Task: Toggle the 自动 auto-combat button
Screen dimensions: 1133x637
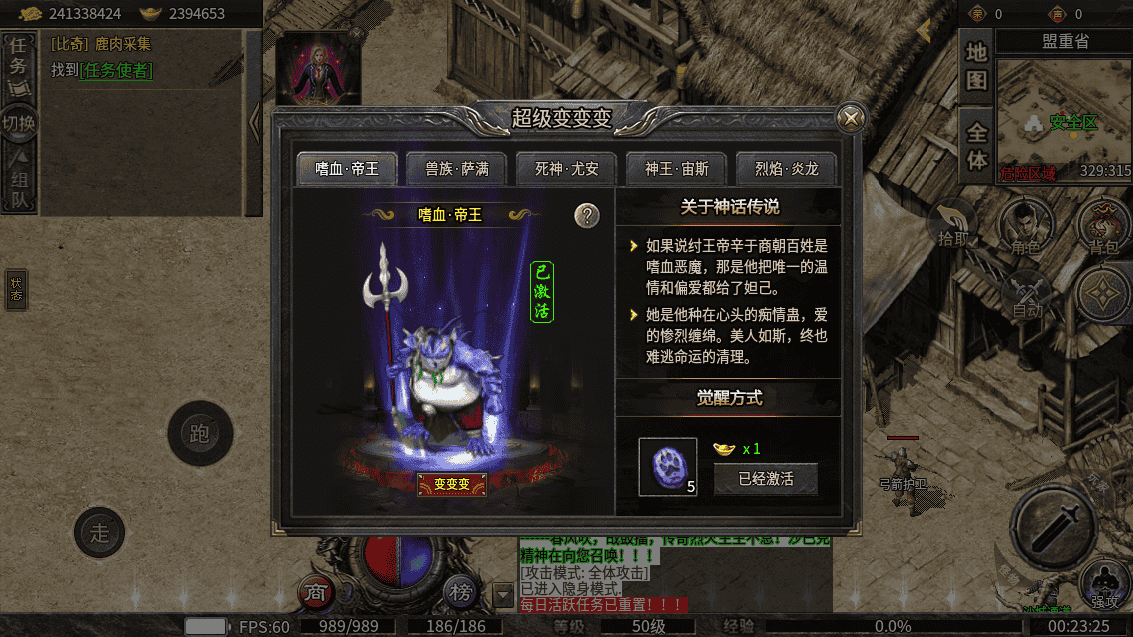Action: pos(1026,295)
